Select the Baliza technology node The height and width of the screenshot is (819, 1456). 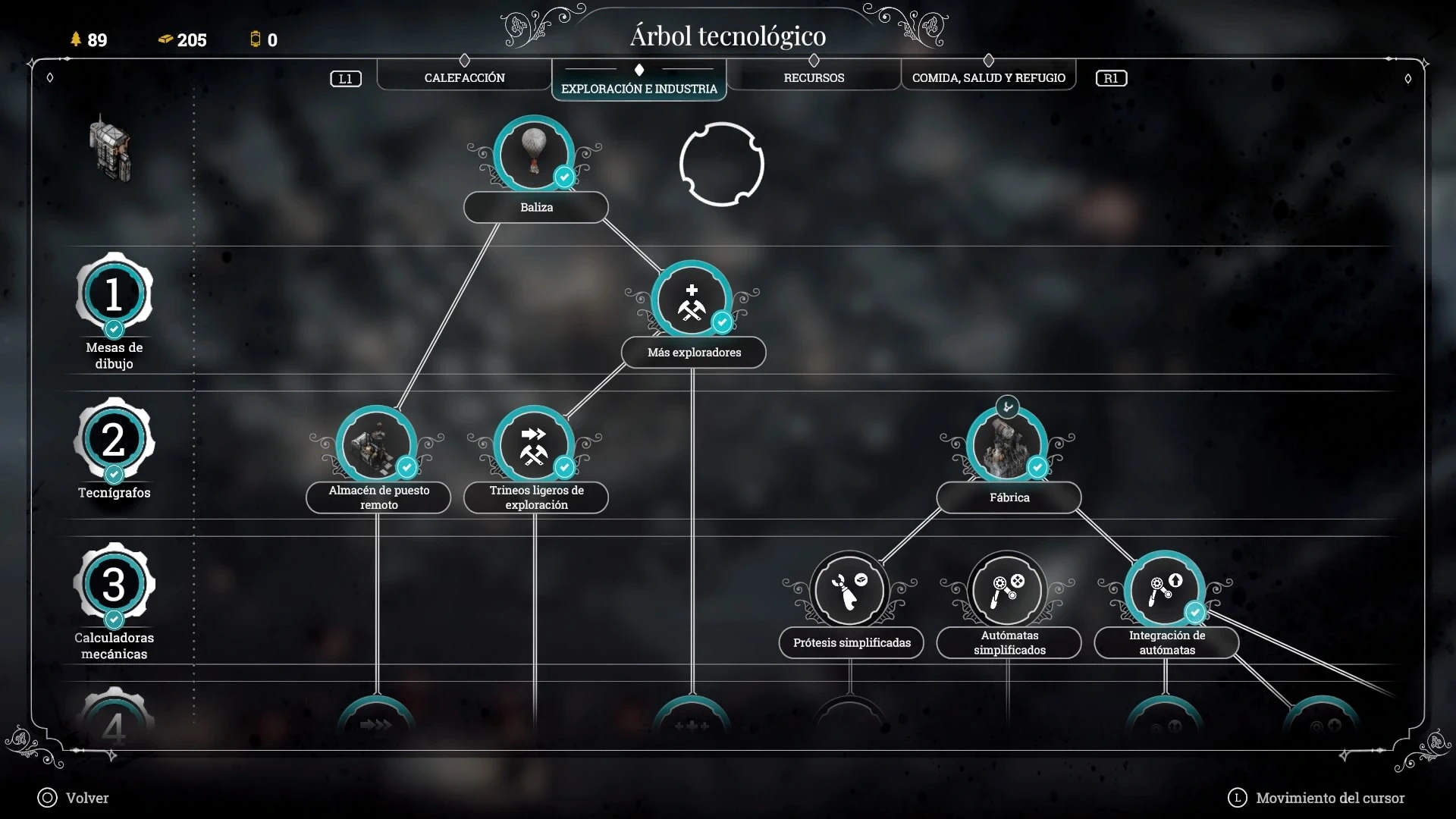(534, 155)
